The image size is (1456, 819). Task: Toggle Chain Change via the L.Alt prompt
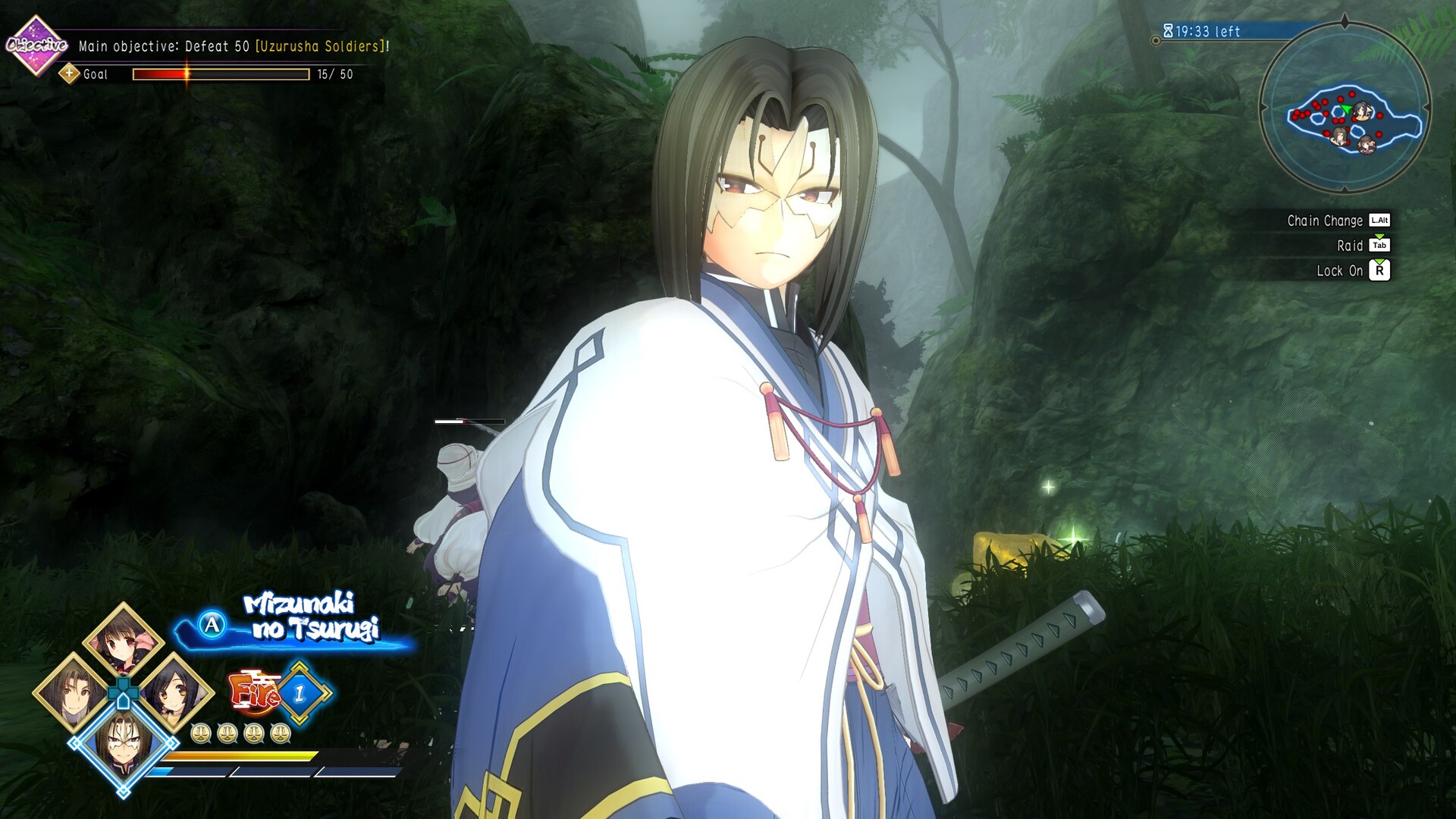(x=1379, y=221)
